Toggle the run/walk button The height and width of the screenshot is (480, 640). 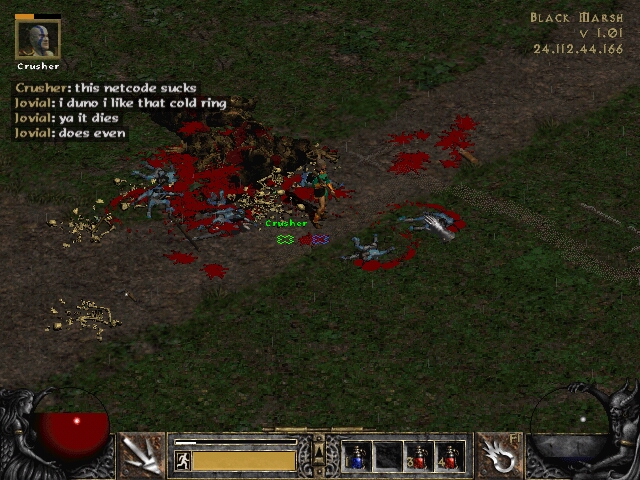point(183,460)
